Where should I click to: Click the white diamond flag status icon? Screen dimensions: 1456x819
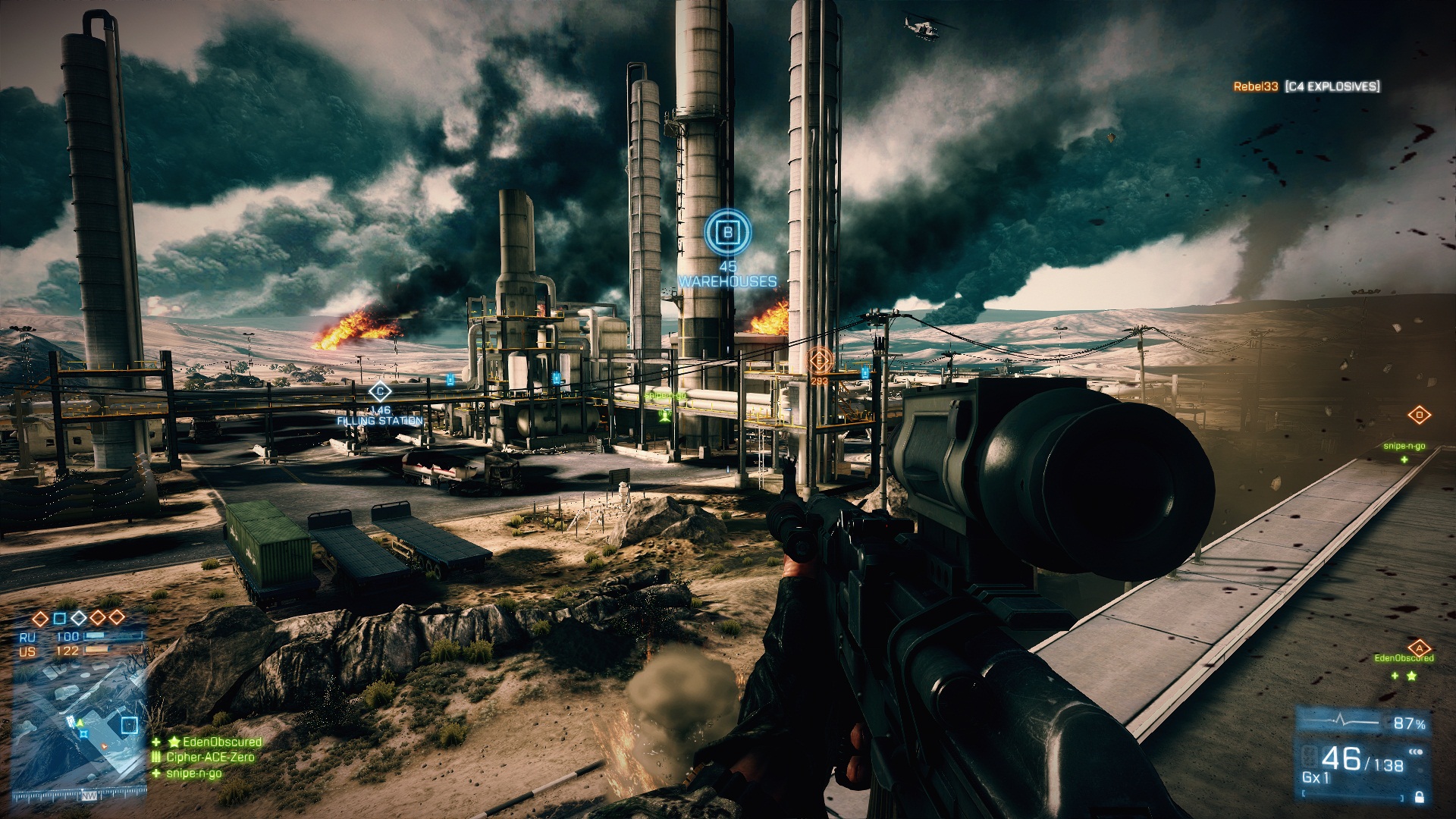click(x=79, y=618)
